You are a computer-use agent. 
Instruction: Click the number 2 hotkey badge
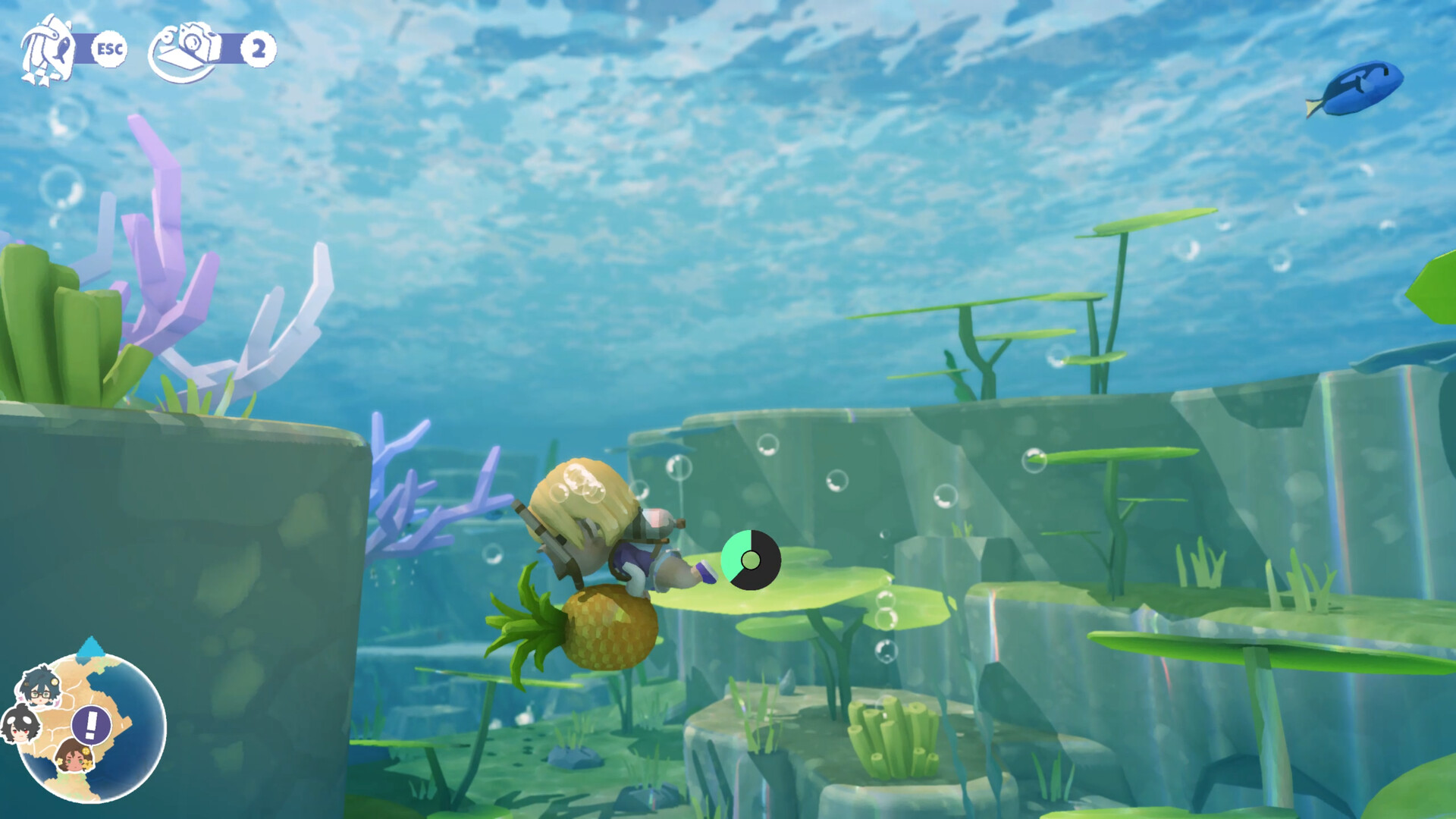[x=259, y=49]
